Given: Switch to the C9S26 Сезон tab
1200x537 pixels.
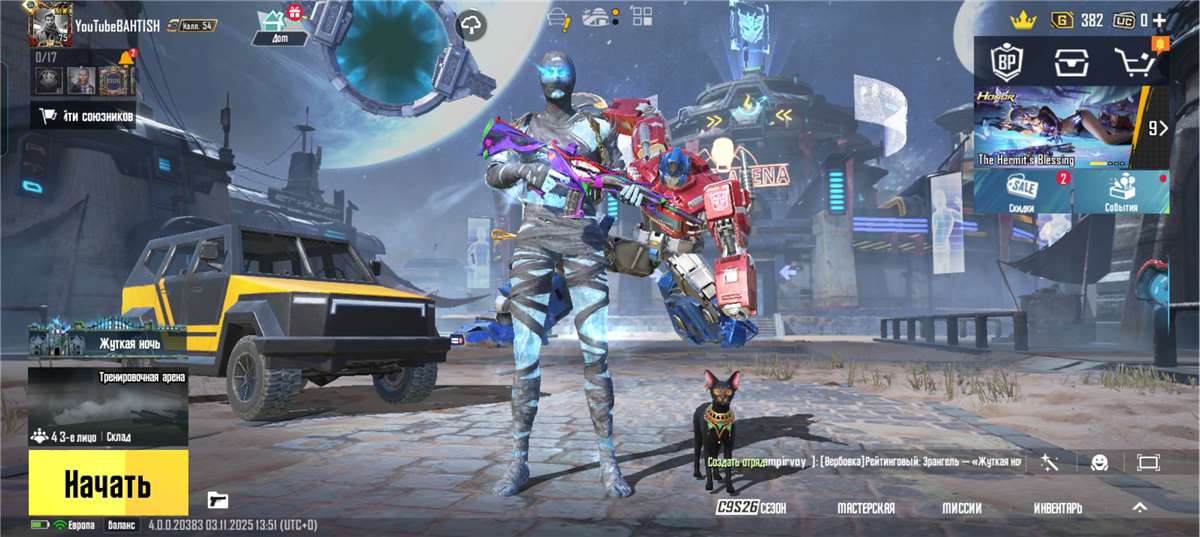Looking at the screenshot, I should point(751,508).
